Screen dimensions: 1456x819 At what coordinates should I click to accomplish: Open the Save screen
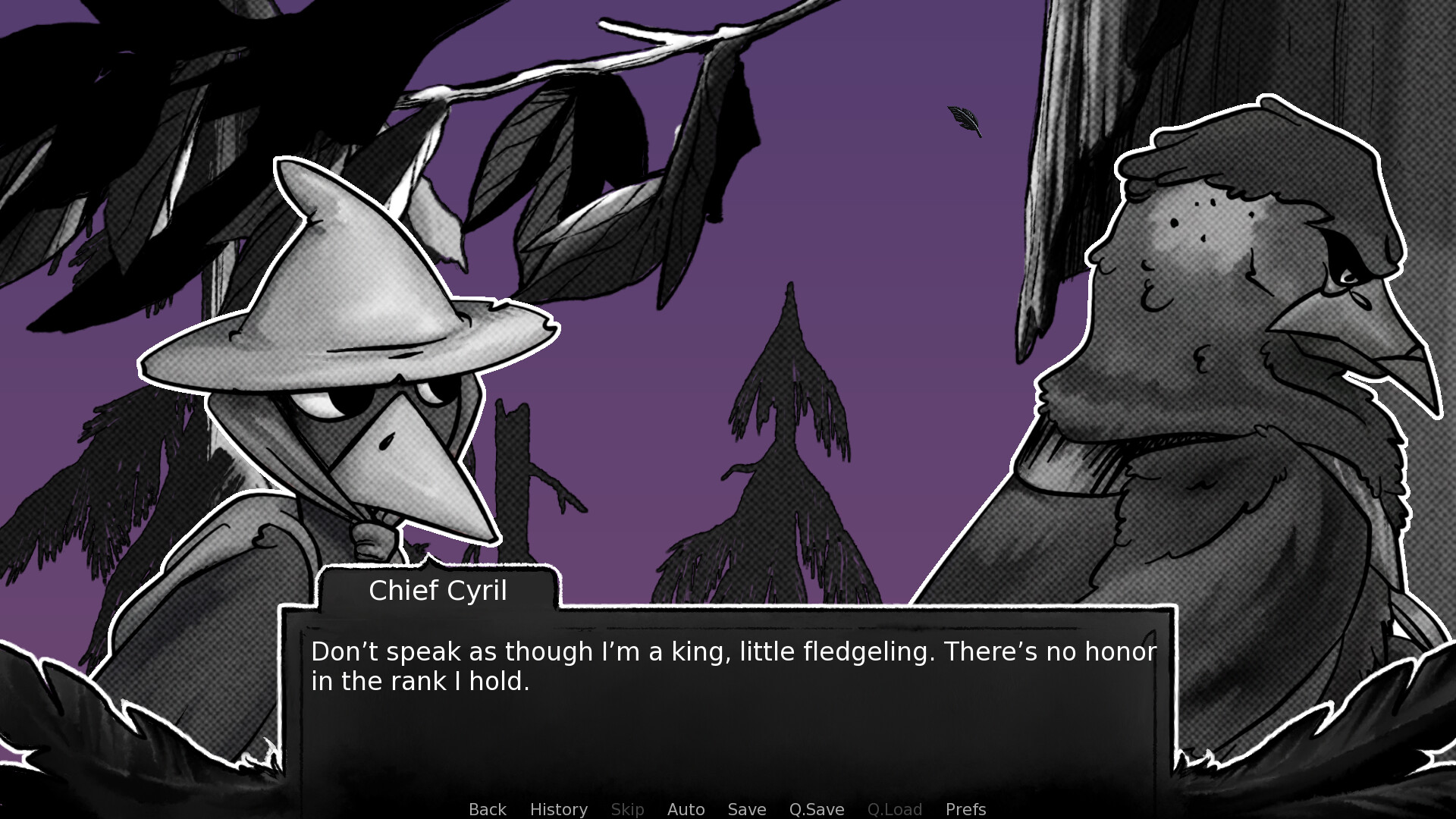pyautogui.click(x=746, y=809)
